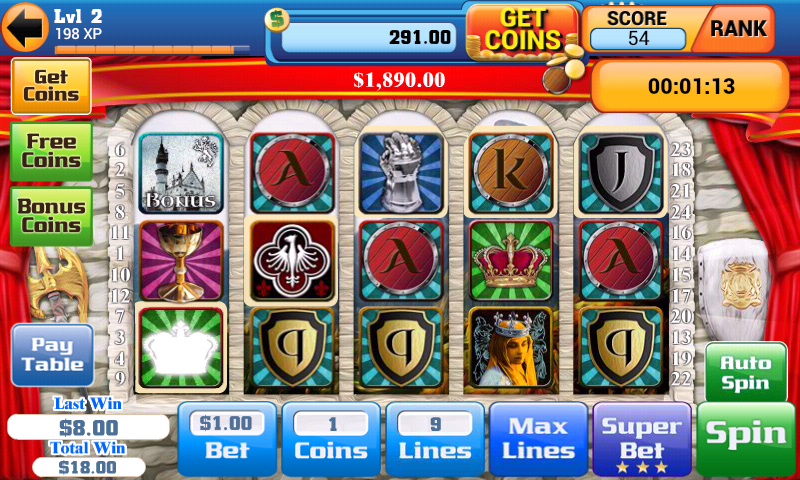Open the orange Get Coins shop banner
800x480 pixels.
coord(521,29)
